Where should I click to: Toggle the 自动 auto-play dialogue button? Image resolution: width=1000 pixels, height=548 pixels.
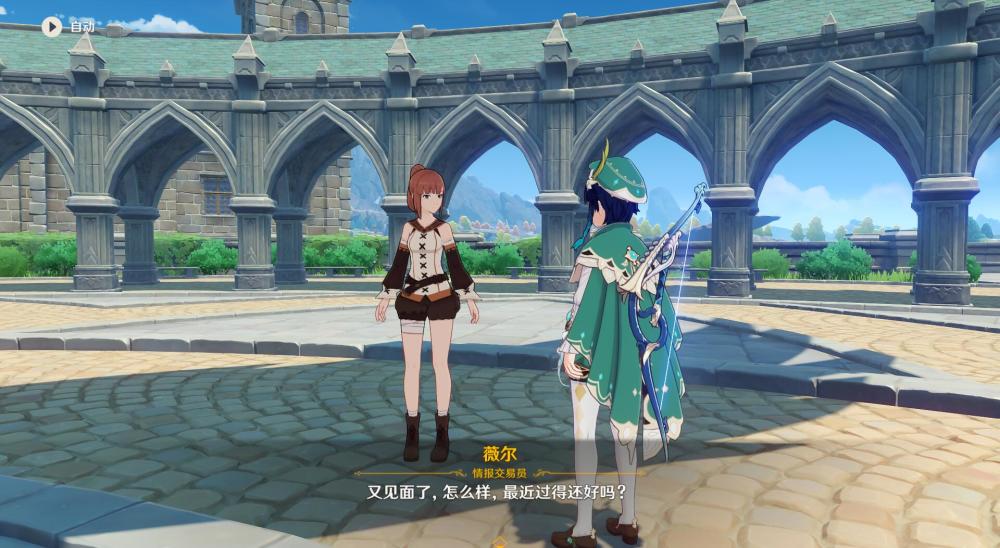pos(51,27)
